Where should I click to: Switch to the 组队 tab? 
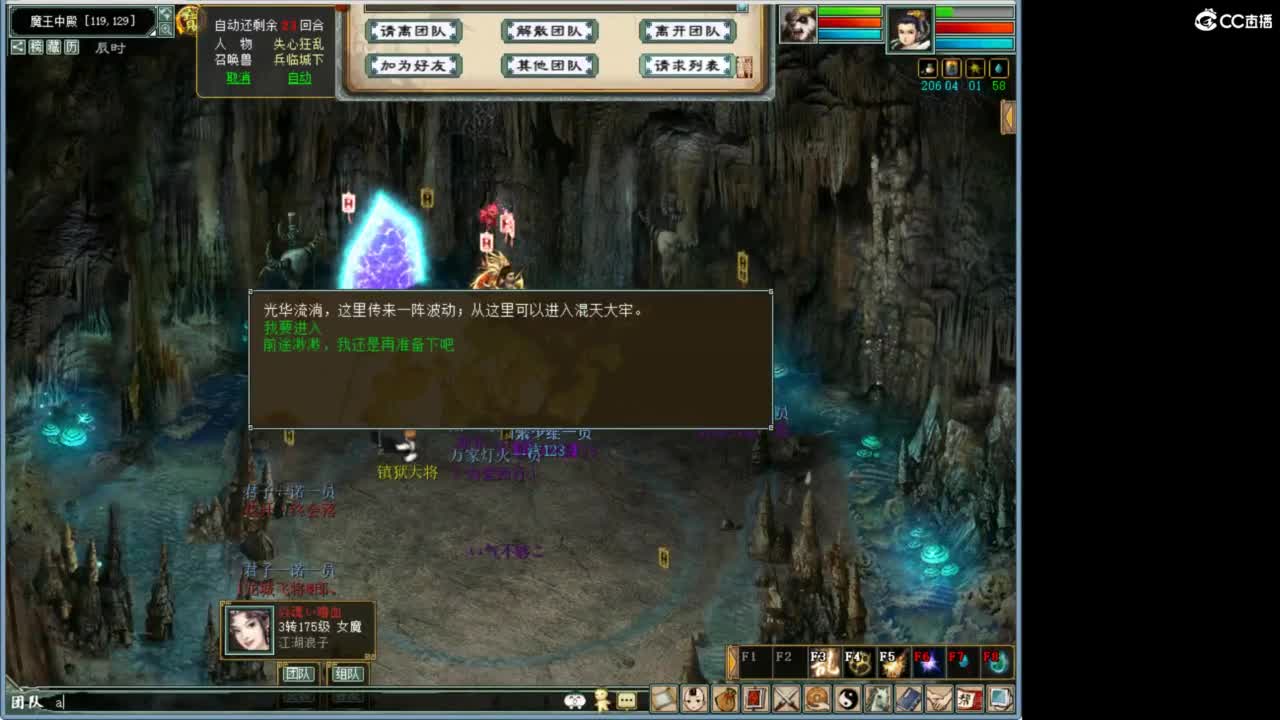[x=346, y=674]
